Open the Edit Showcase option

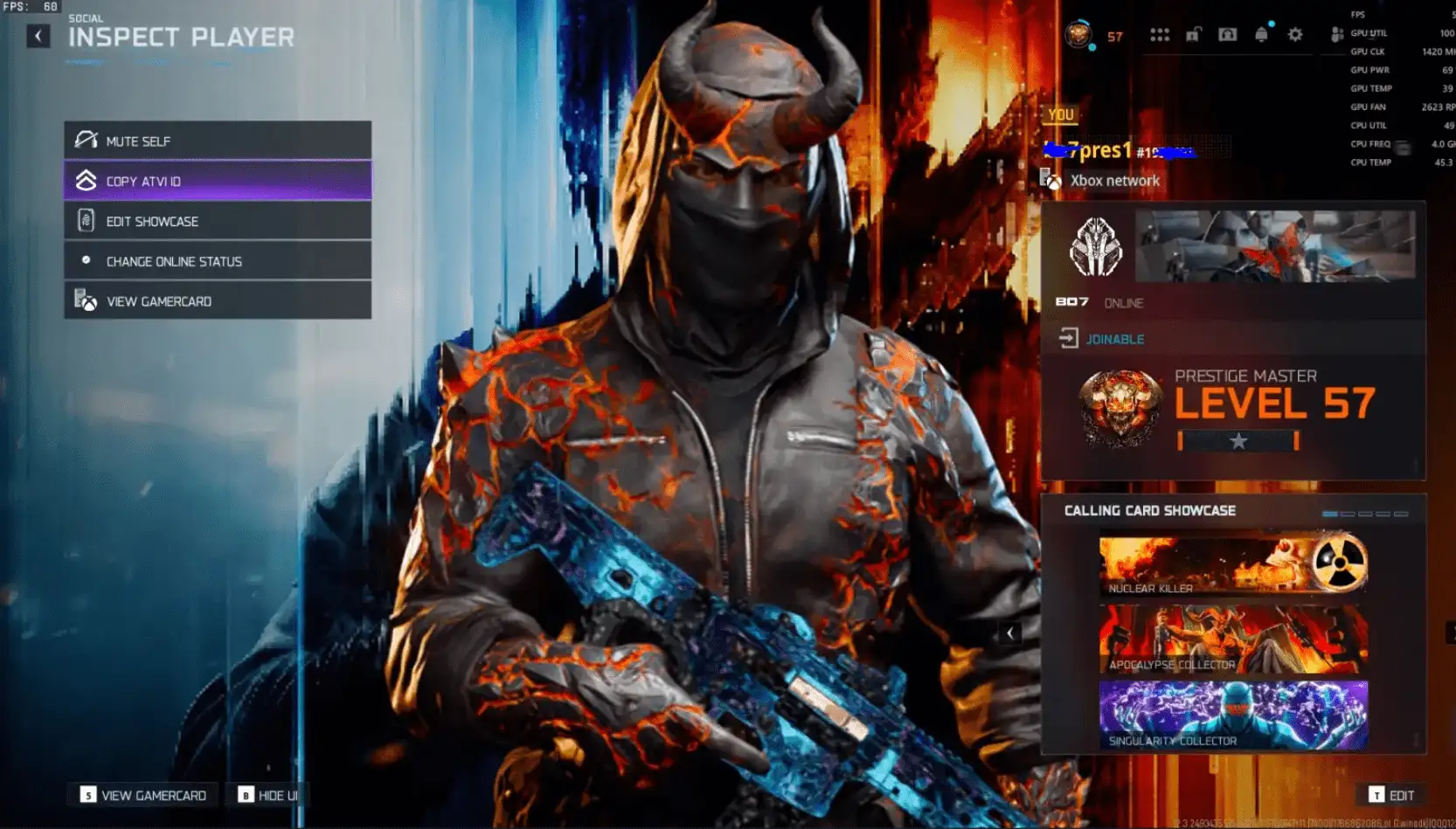point(218,221)
